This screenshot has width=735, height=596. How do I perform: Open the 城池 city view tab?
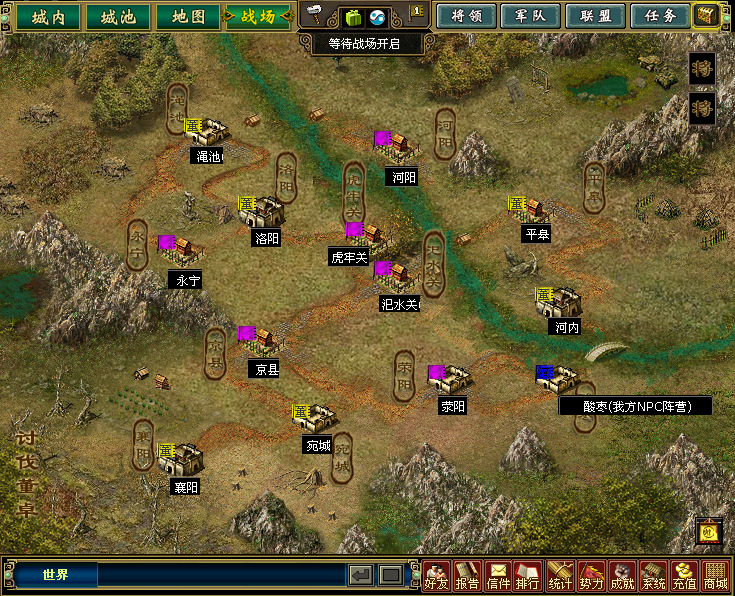point(116,17)
